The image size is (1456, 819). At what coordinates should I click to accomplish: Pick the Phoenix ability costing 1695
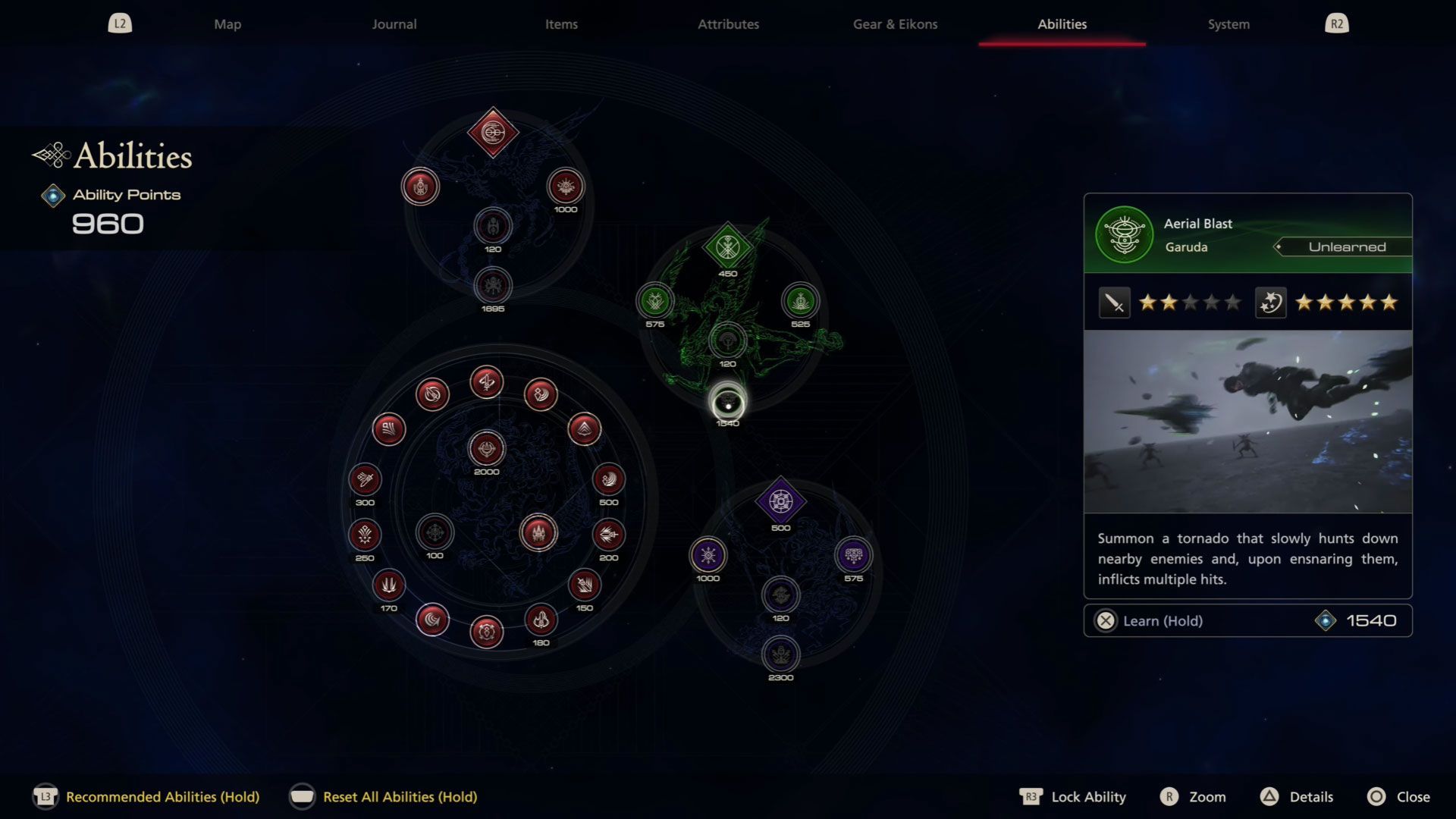(493, 286)
